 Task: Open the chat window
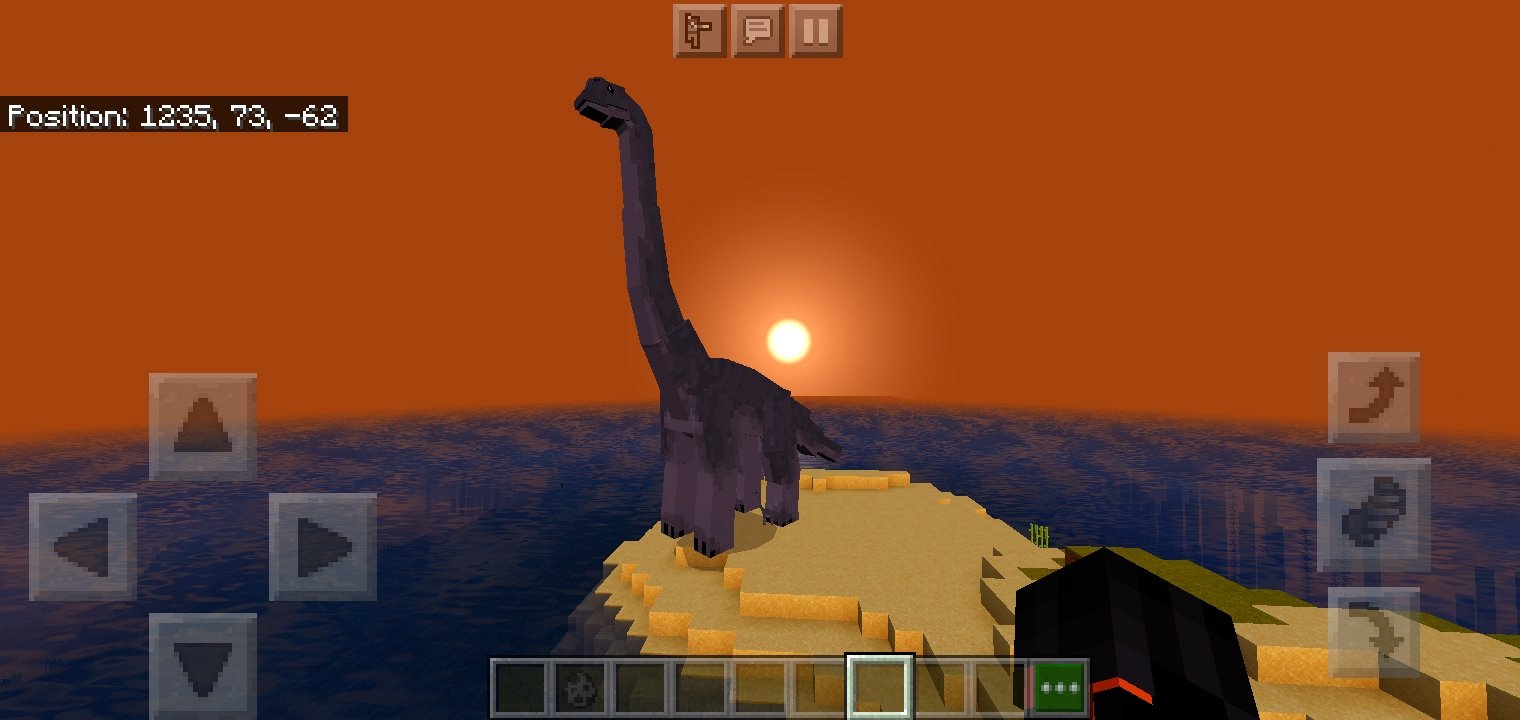click(759, 32)
